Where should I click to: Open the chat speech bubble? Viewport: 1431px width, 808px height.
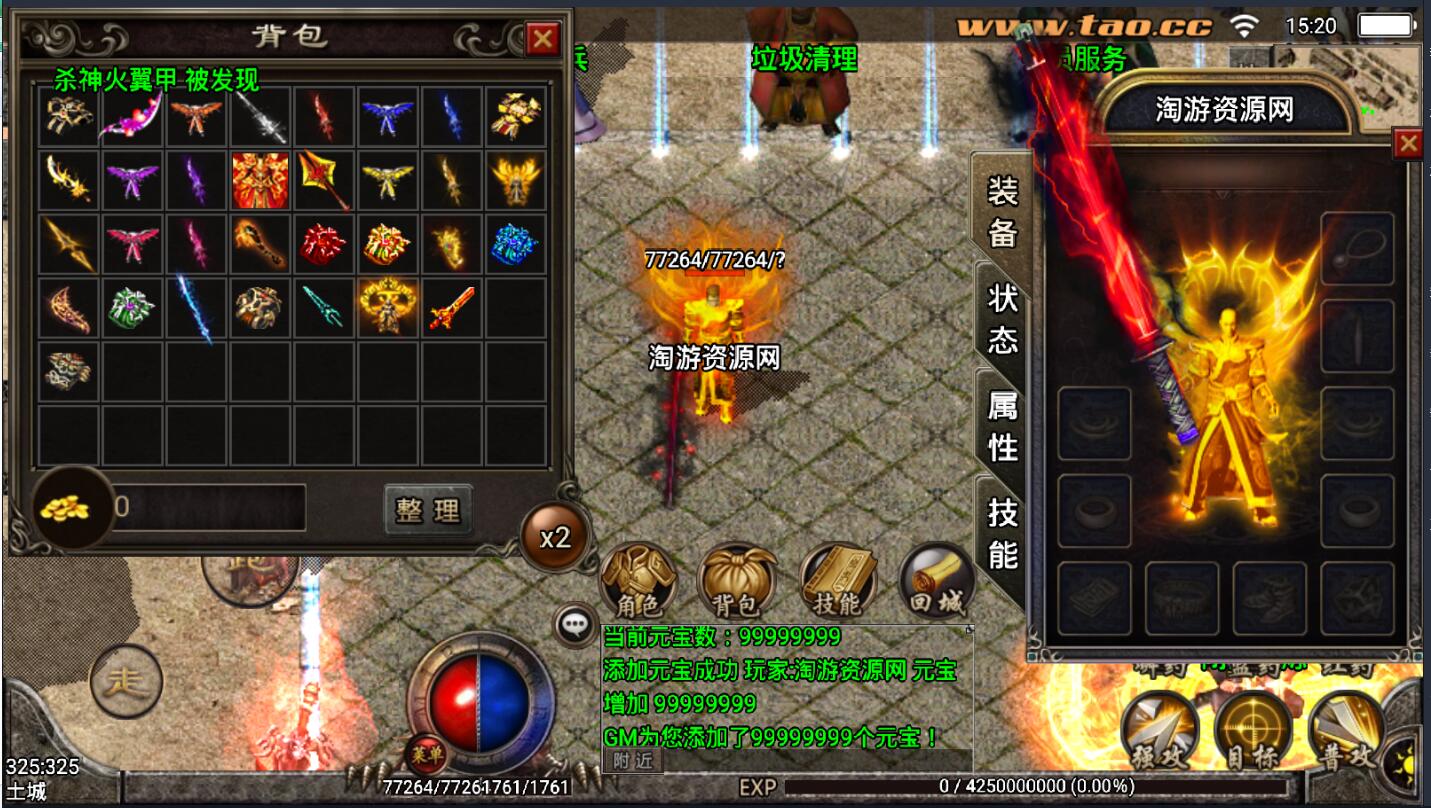[573, 625]
